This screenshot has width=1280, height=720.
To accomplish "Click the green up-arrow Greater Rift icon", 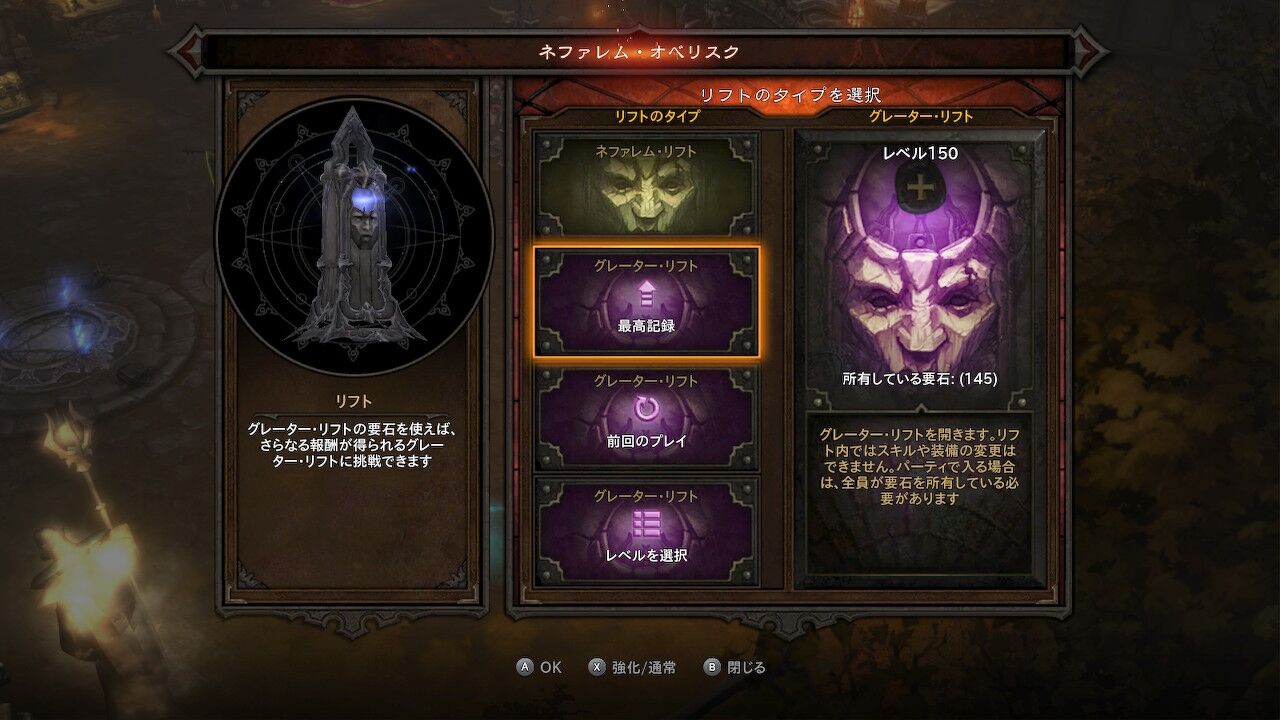I will pos(648,295).
